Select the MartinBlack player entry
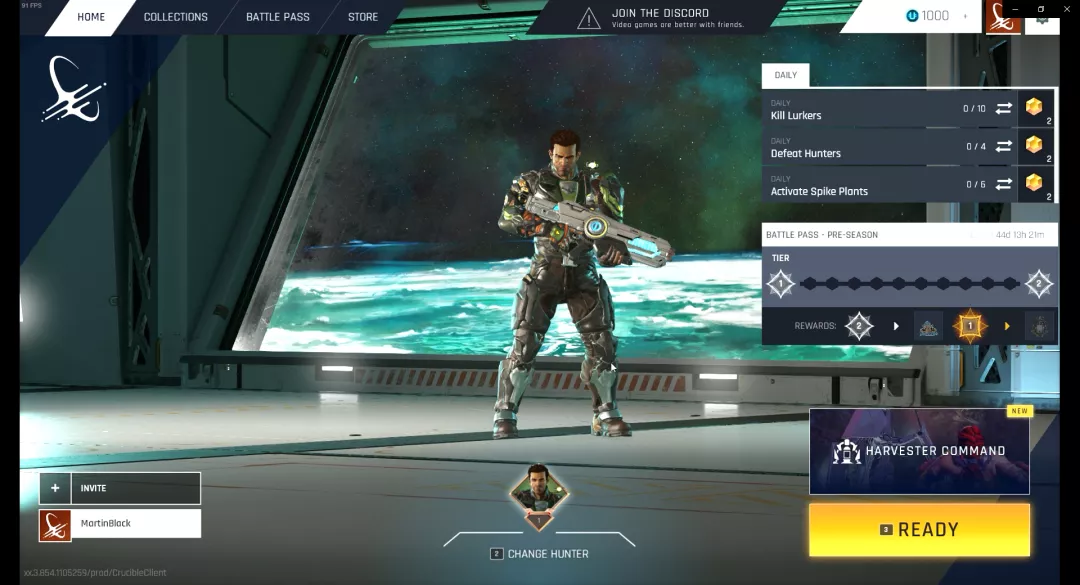This screenshot has width=1080, height=585. pyautogui.click(x=120, y=524)
